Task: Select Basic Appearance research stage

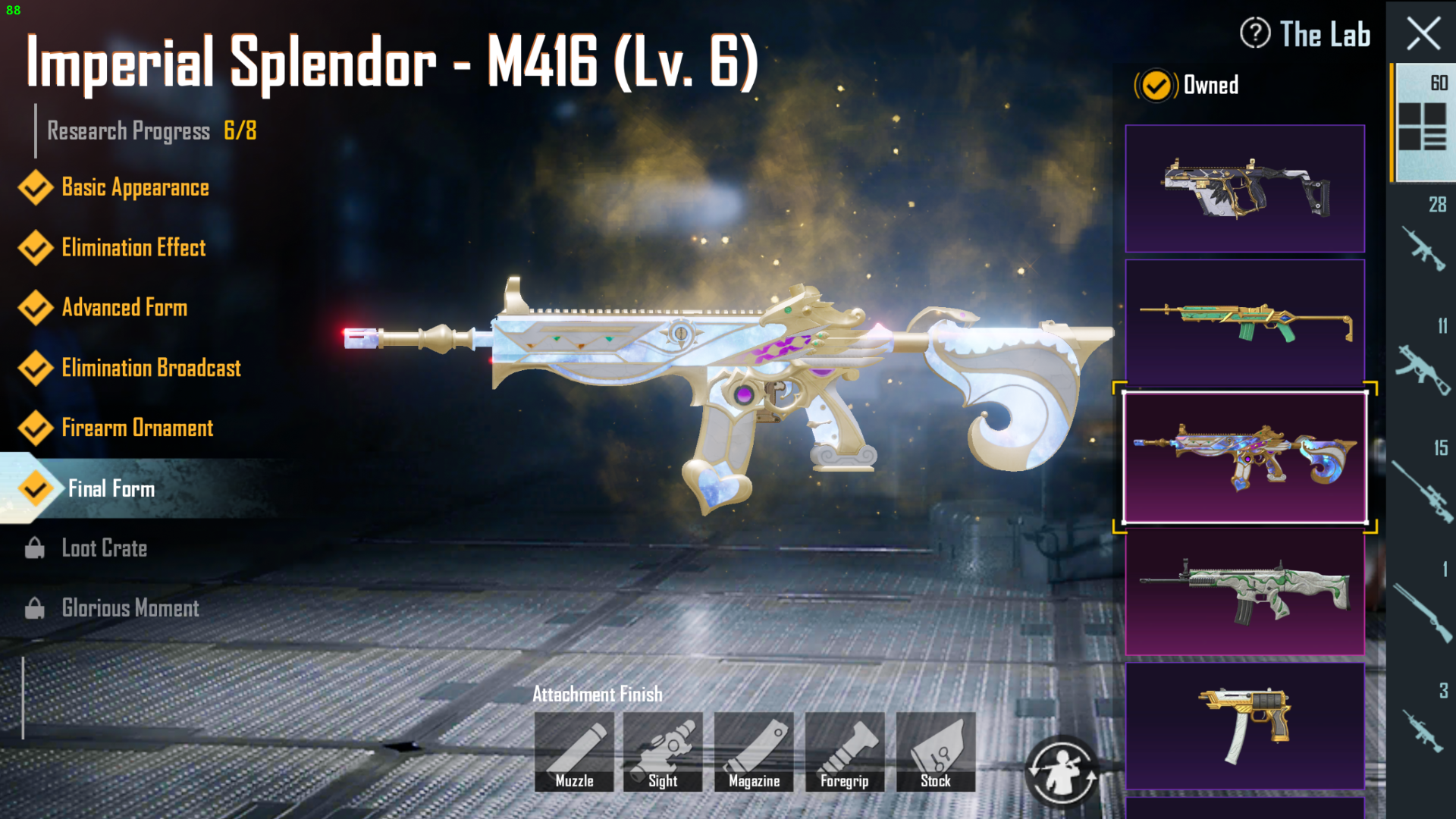Action: (x=135, y=188)
